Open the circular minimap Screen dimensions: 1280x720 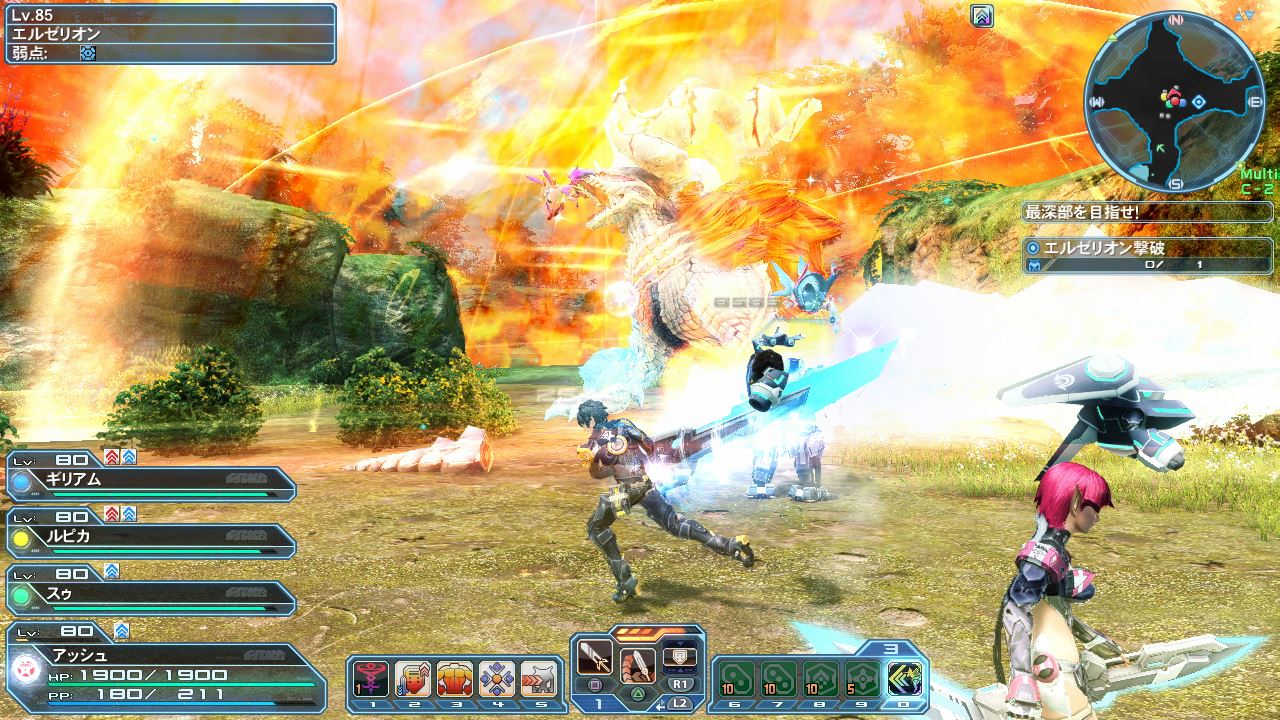1173,101
